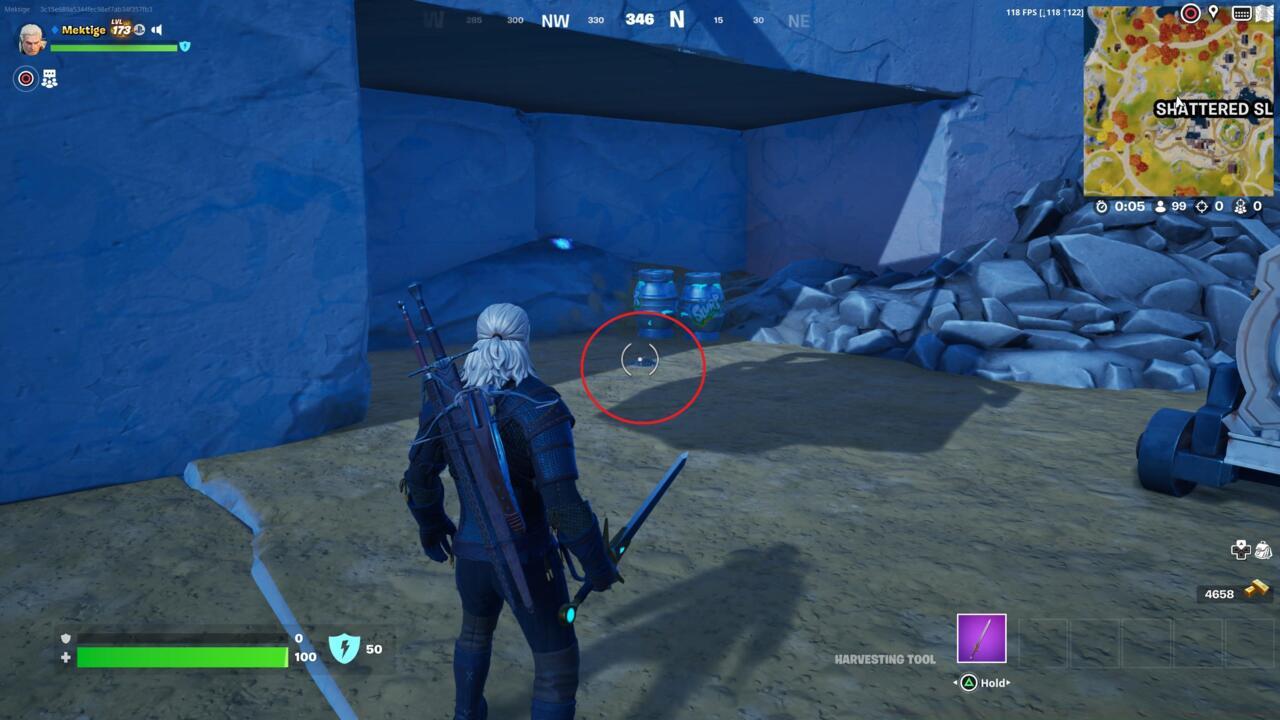
Task: Click the right arrow beside the Hold prompt
Action: tap(1008, 683)
